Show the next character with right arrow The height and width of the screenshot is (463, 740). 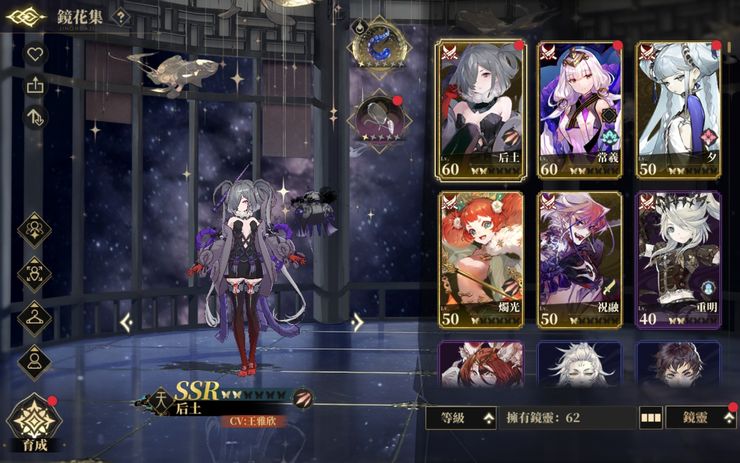(x=357, y=322)
